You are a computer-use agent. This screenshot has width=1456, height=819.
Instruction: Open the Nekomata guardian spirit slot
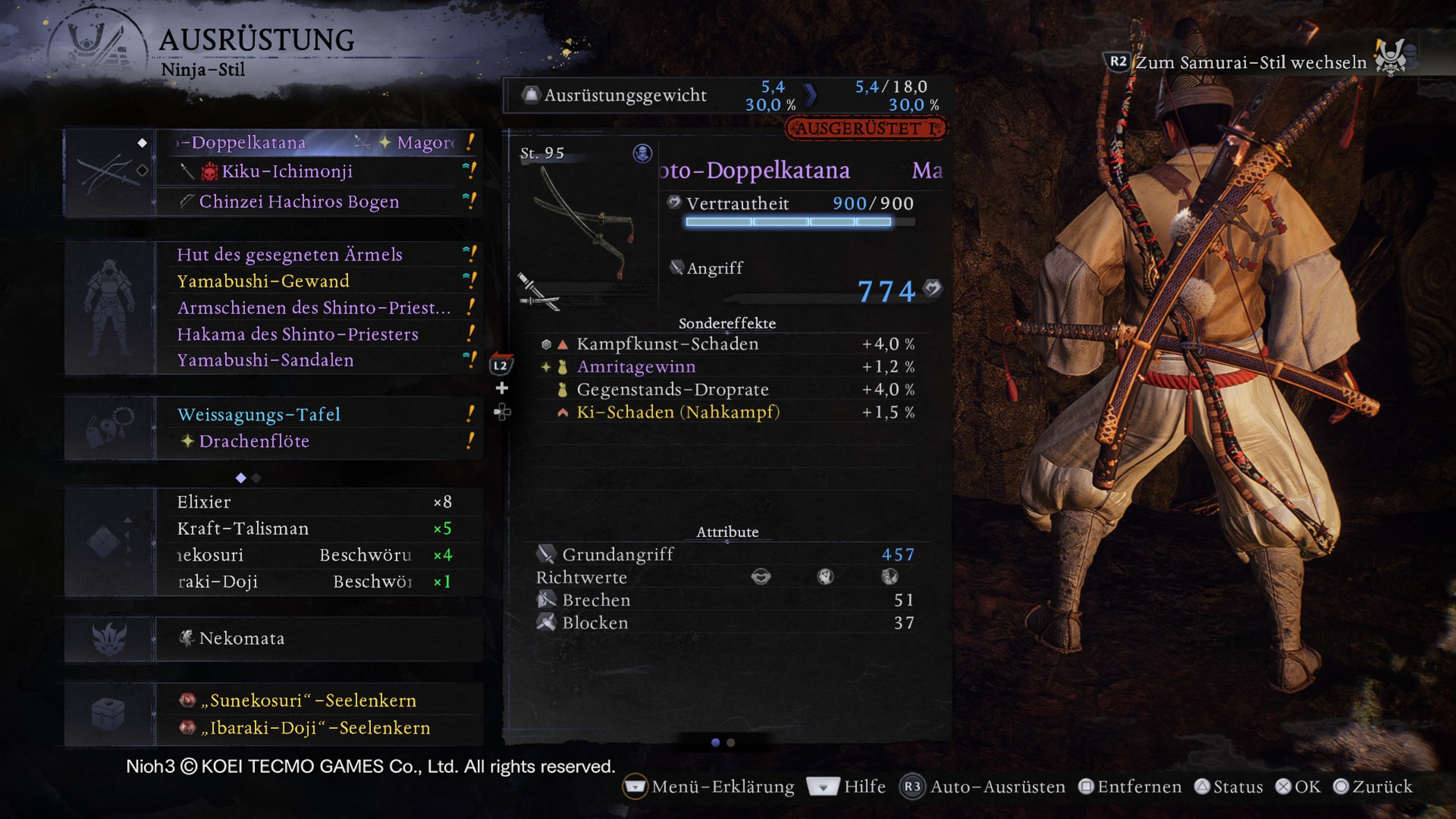click(x=318, y=638)
